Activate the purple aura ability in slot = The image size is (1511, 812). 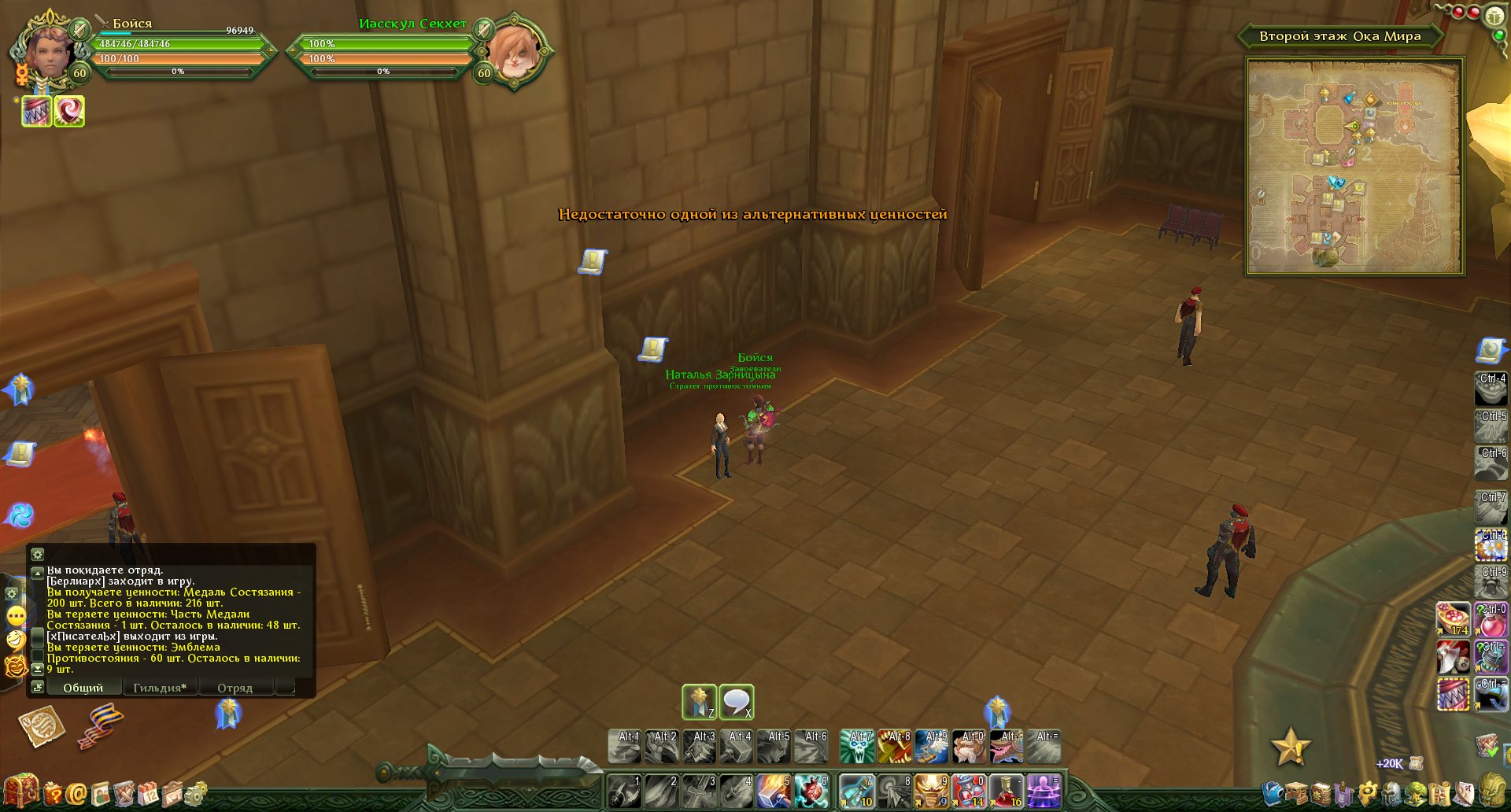pyautogui.click(x=1044, y=792)
